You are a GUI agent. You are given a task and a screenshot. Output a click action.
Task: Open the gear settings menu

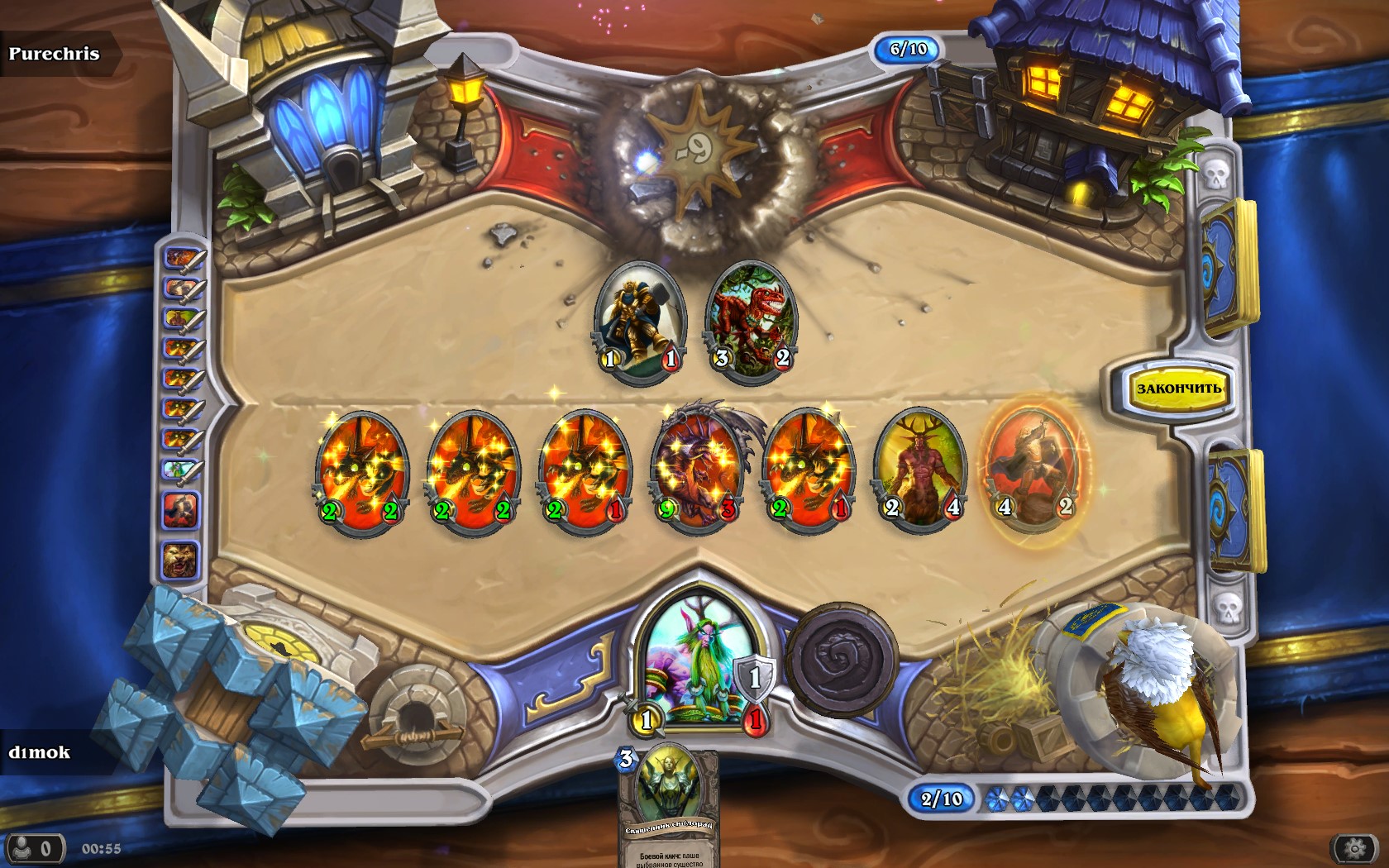pyautogui.click(x=1354, y=848)
